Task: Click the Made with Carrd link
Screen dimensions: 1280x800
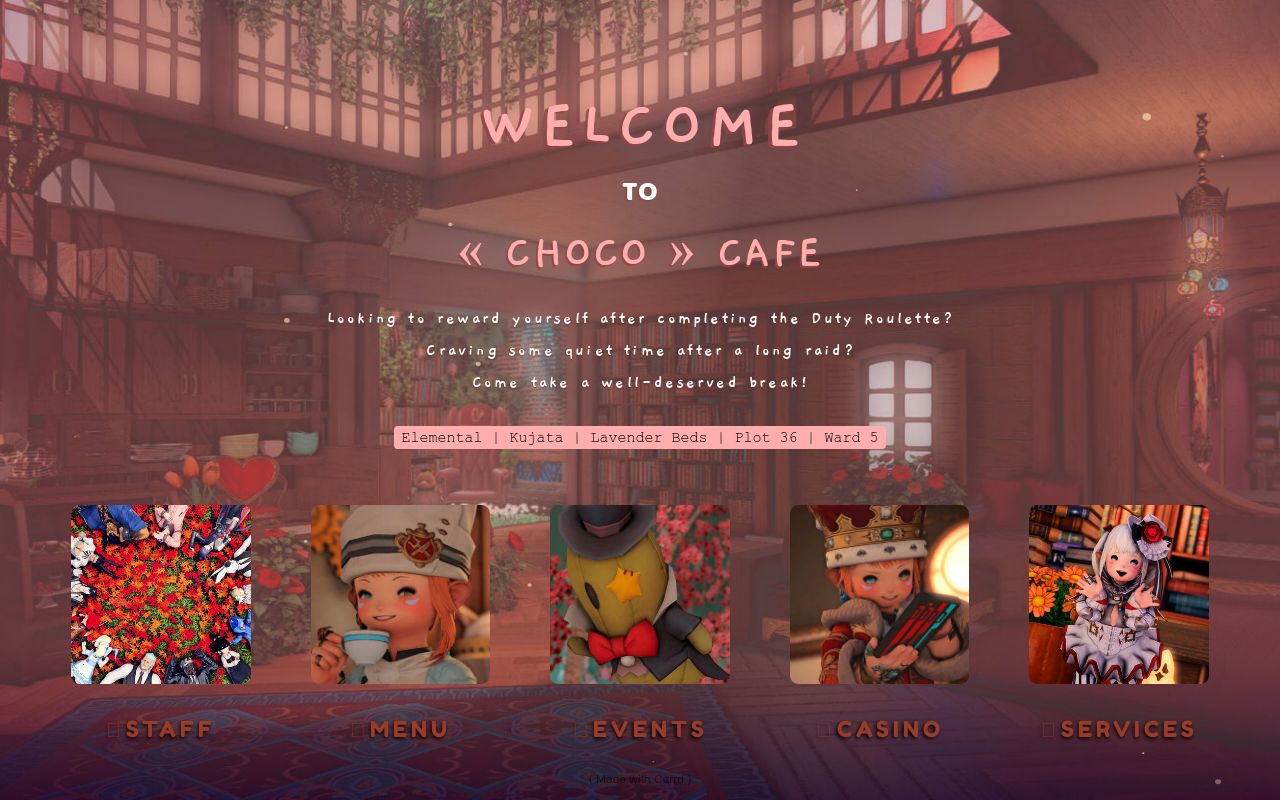Action: point(639,778)
